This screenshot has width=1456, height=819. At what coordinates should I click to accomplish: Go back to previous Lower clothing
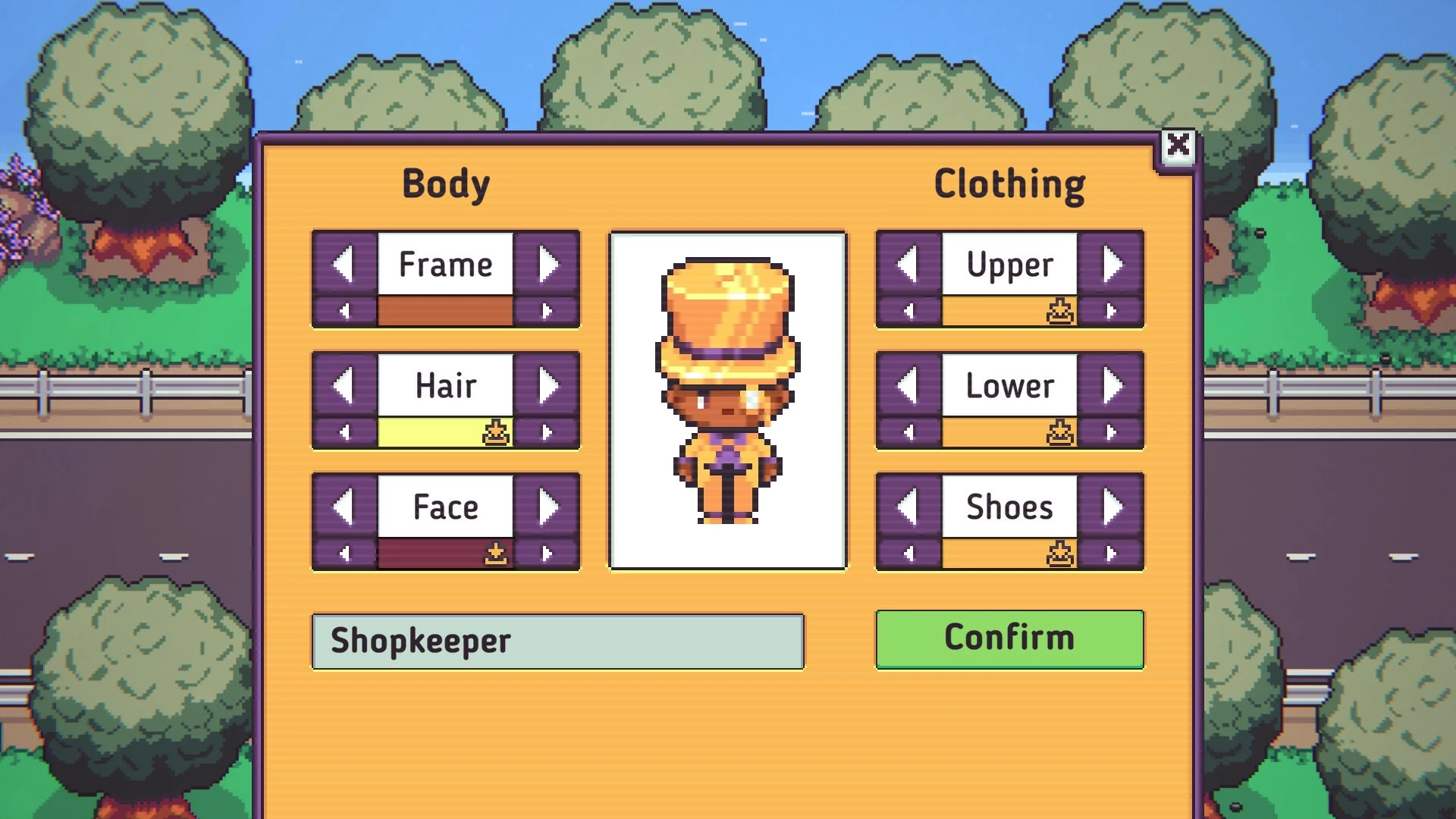908,386
